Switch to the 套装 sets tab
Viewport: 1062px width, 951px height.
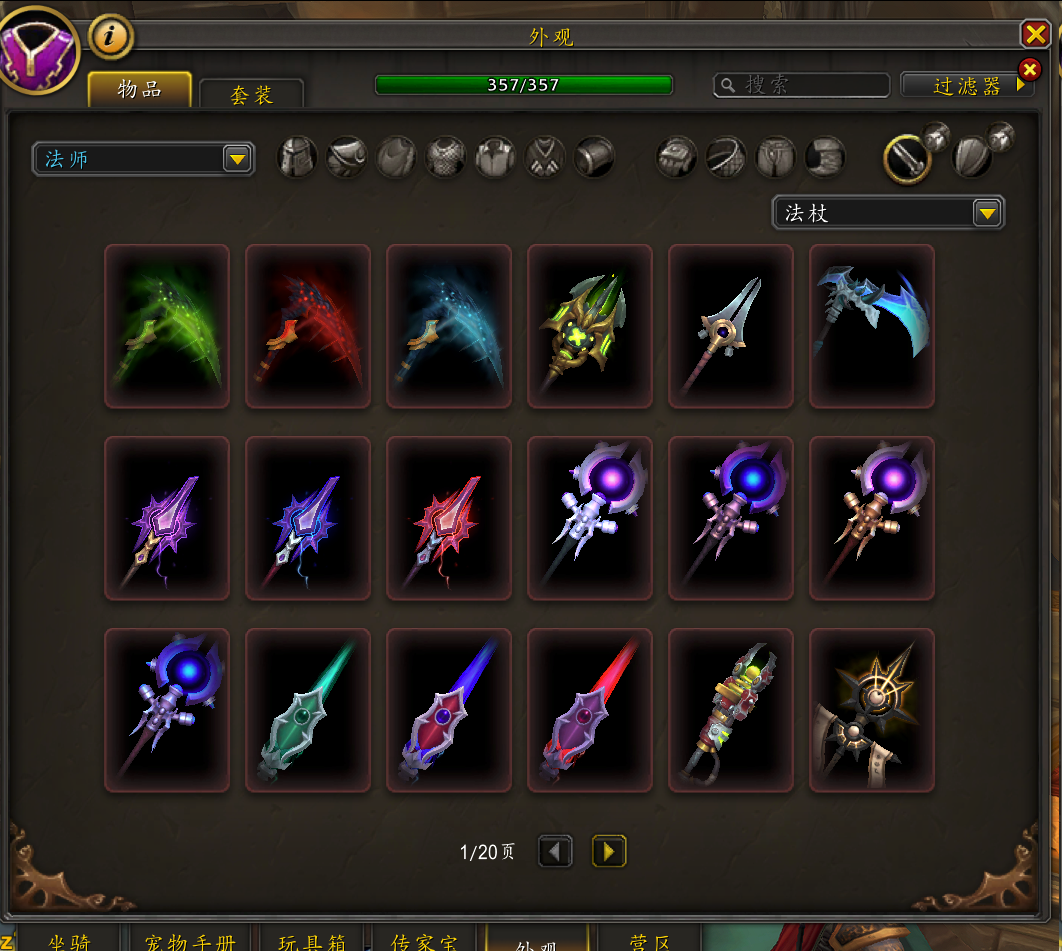click(x=252, y=94)
